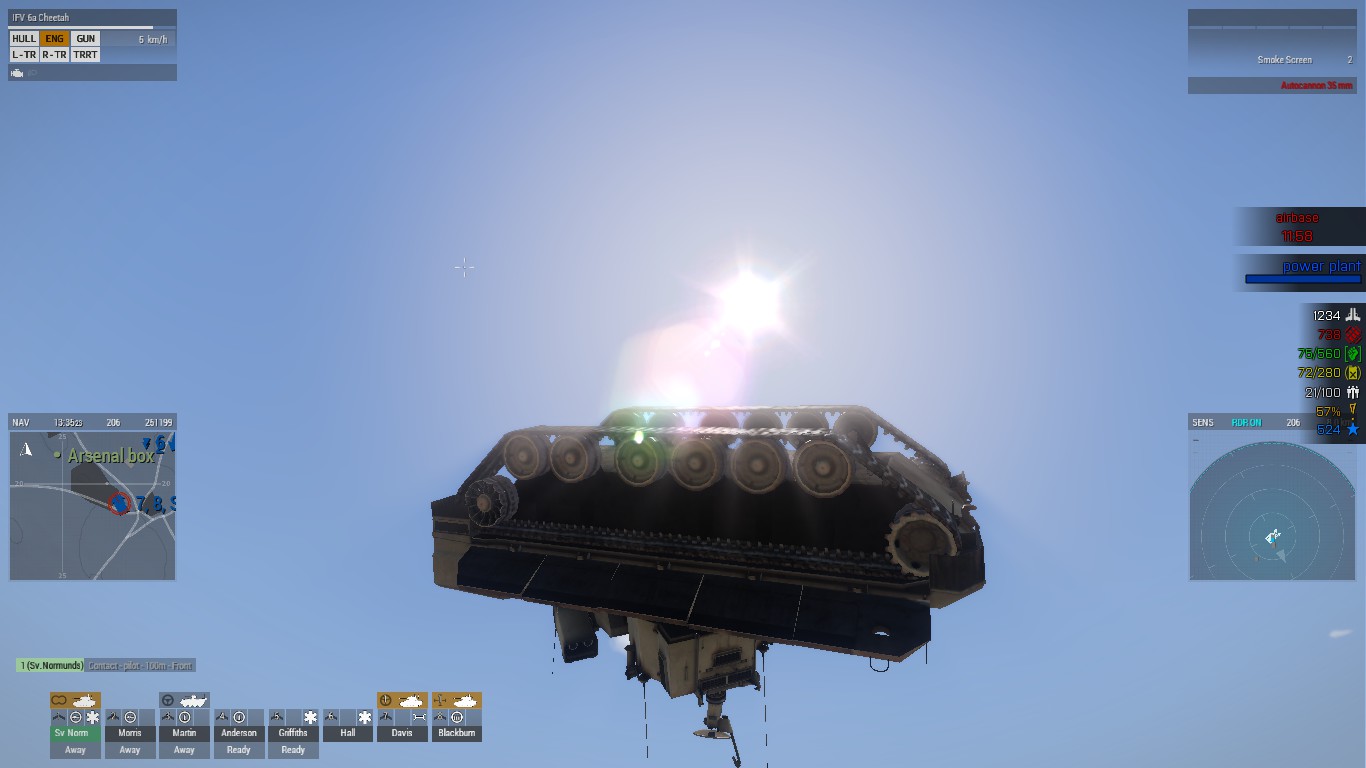The width and height of the screenshot is (1366, 768).
Task: Click the ENG damage indicator
Action: coord(55,39)
